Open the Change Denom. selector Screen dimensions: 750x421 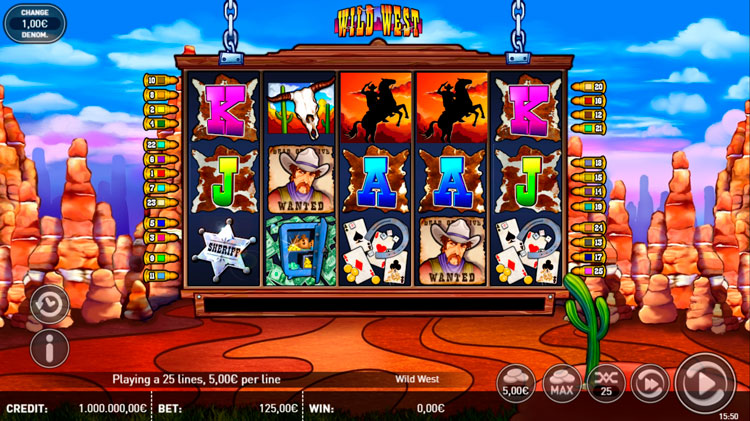coord(34,23)
